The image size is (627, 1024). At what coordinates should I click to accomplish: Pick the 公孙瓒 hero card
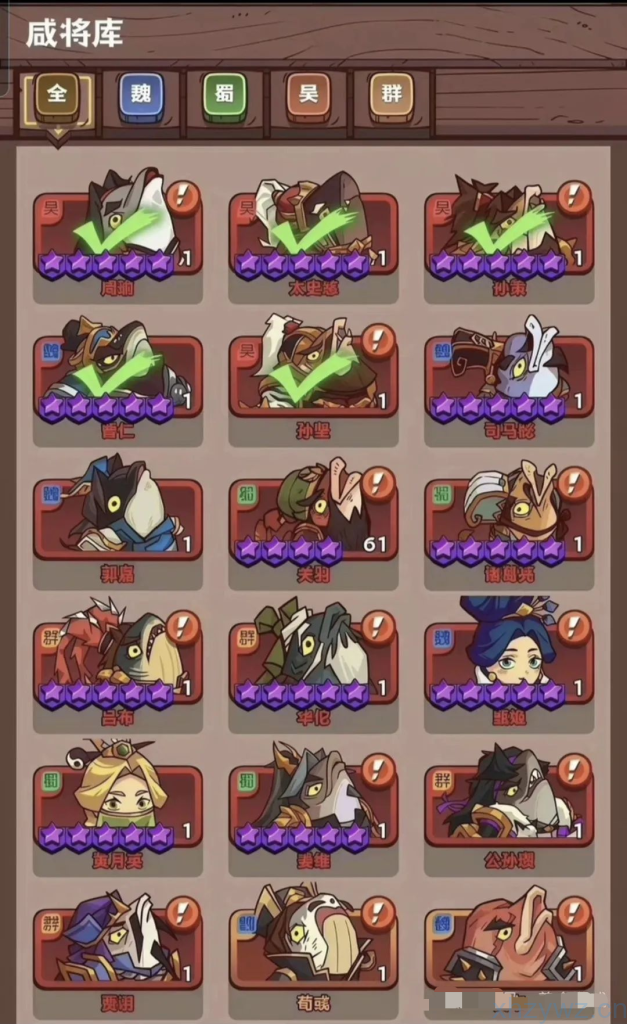pos(509,807)
